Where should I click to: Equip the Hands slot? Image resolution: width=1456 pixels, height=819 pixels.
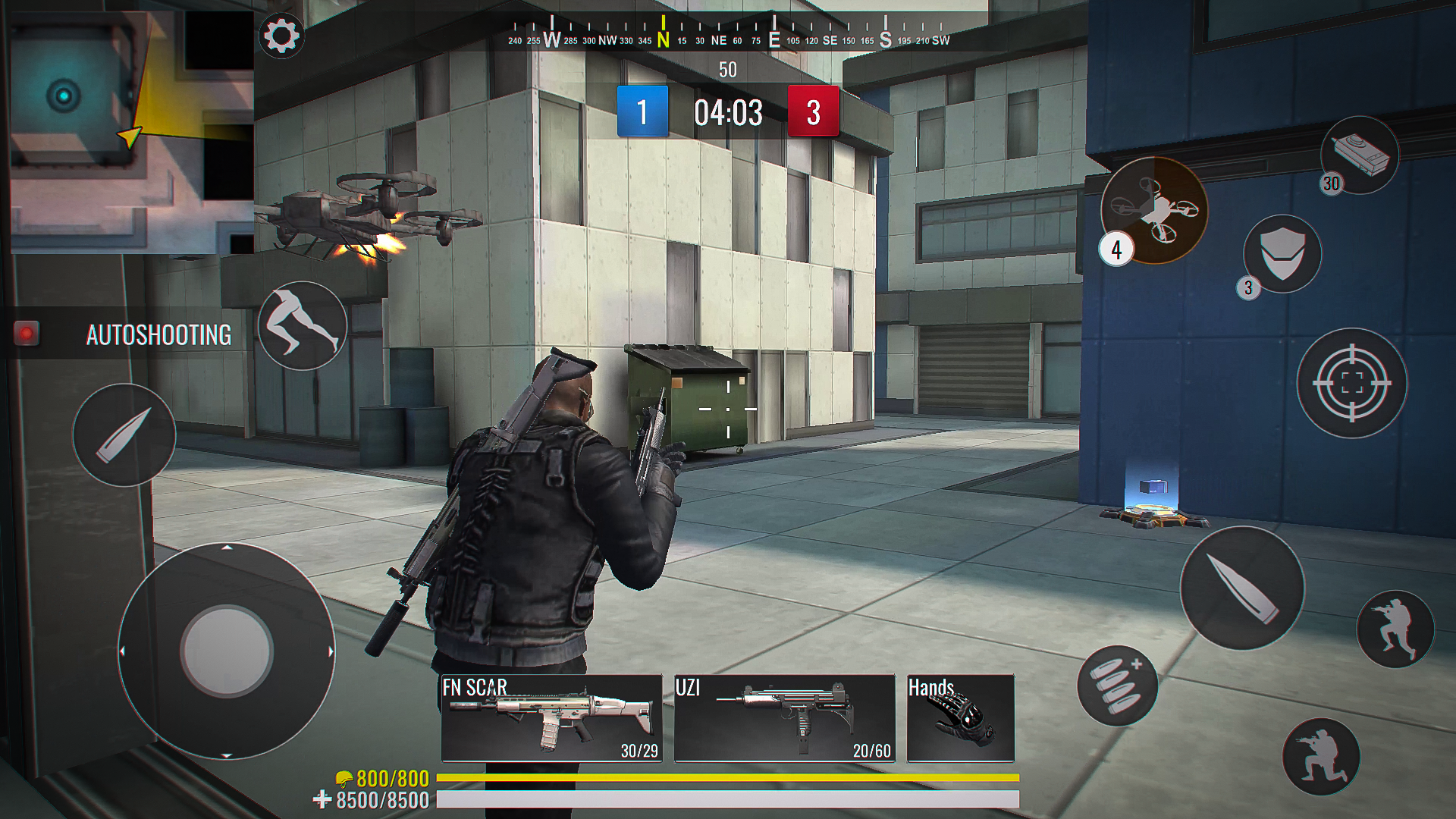pos(960,717)
